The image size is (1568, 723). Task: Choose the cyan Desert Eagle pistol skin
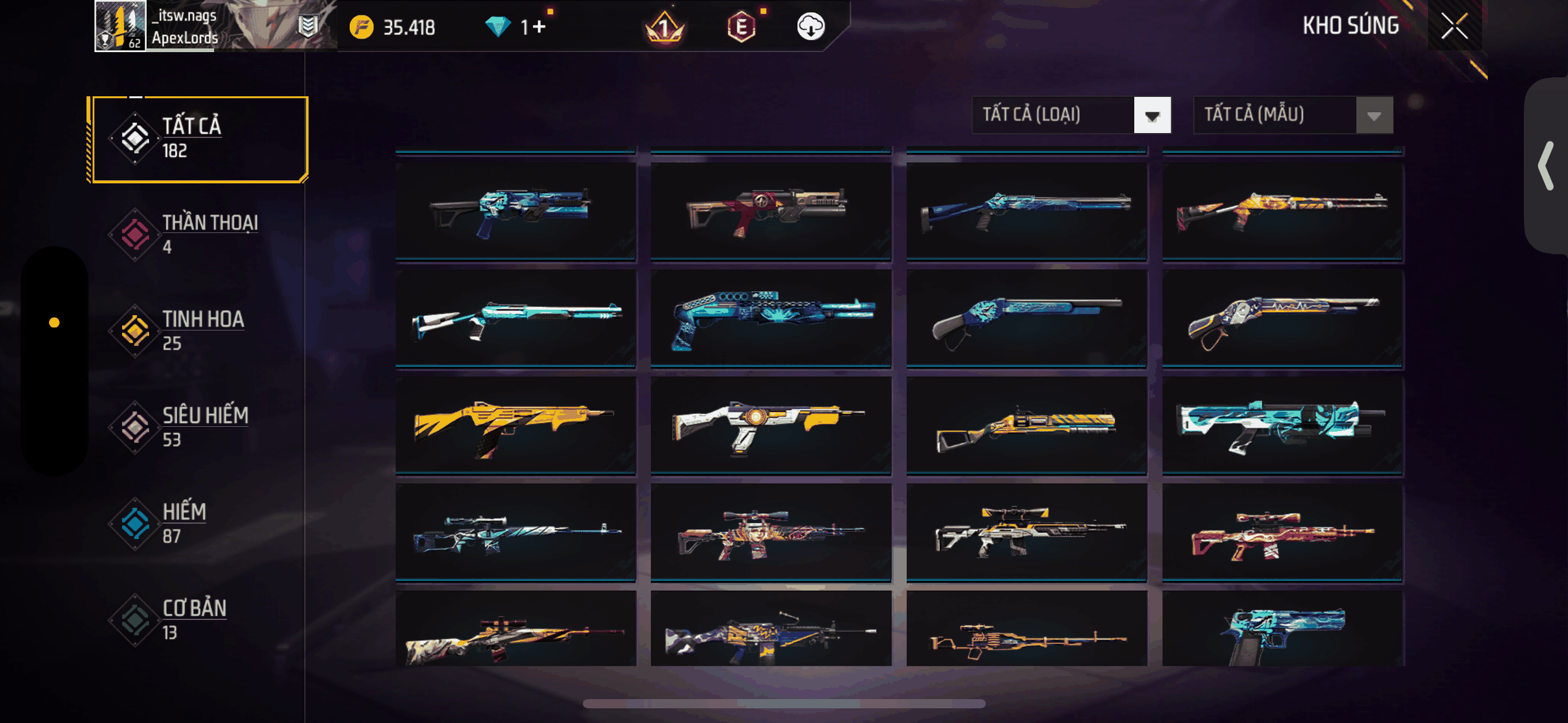(x=1283, y=630)
